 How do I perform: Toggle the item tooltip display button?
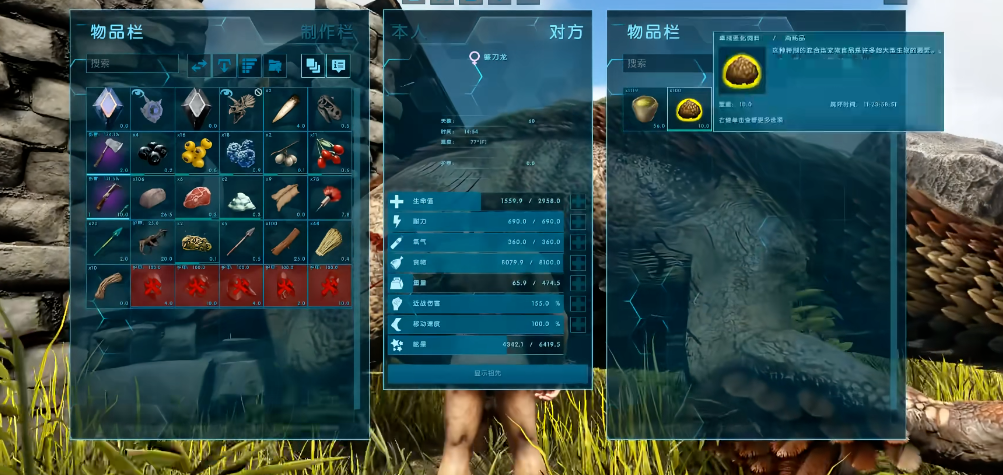click(338, 65)
